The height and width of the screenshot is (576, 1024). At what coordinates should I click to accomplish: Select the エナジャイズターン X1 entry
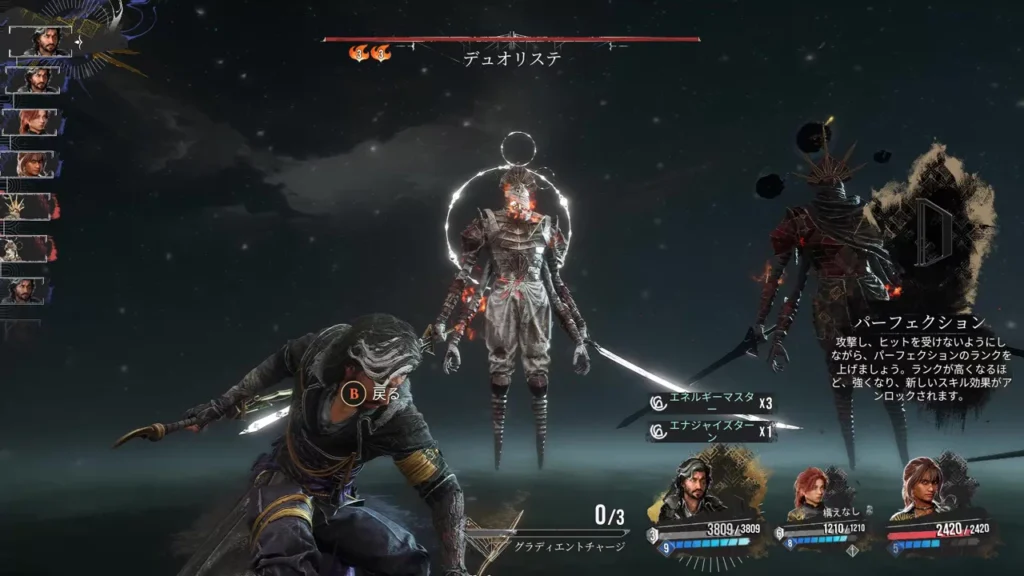712,432
